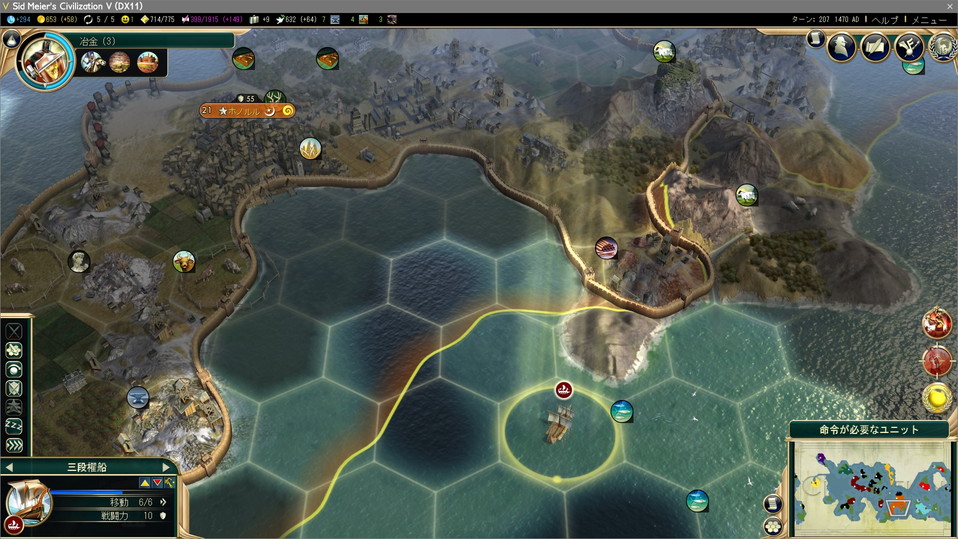The image size is (958, 539).
Task: Open the espionage overview spy icon
Action: 842,47
